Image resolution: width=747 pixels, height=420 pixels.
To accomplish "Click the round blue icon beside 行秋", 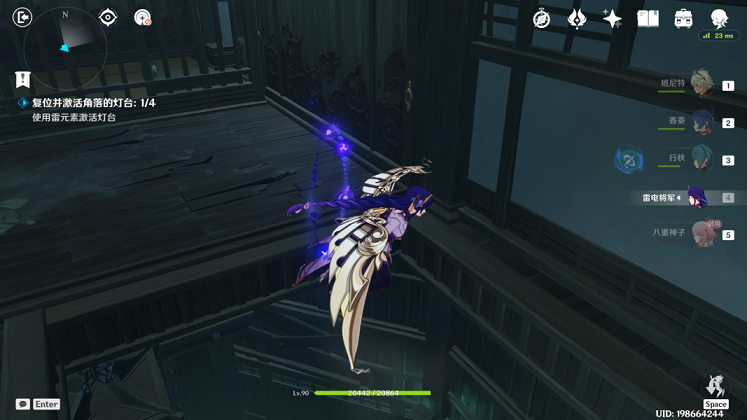I will click(x=629, y=159).
